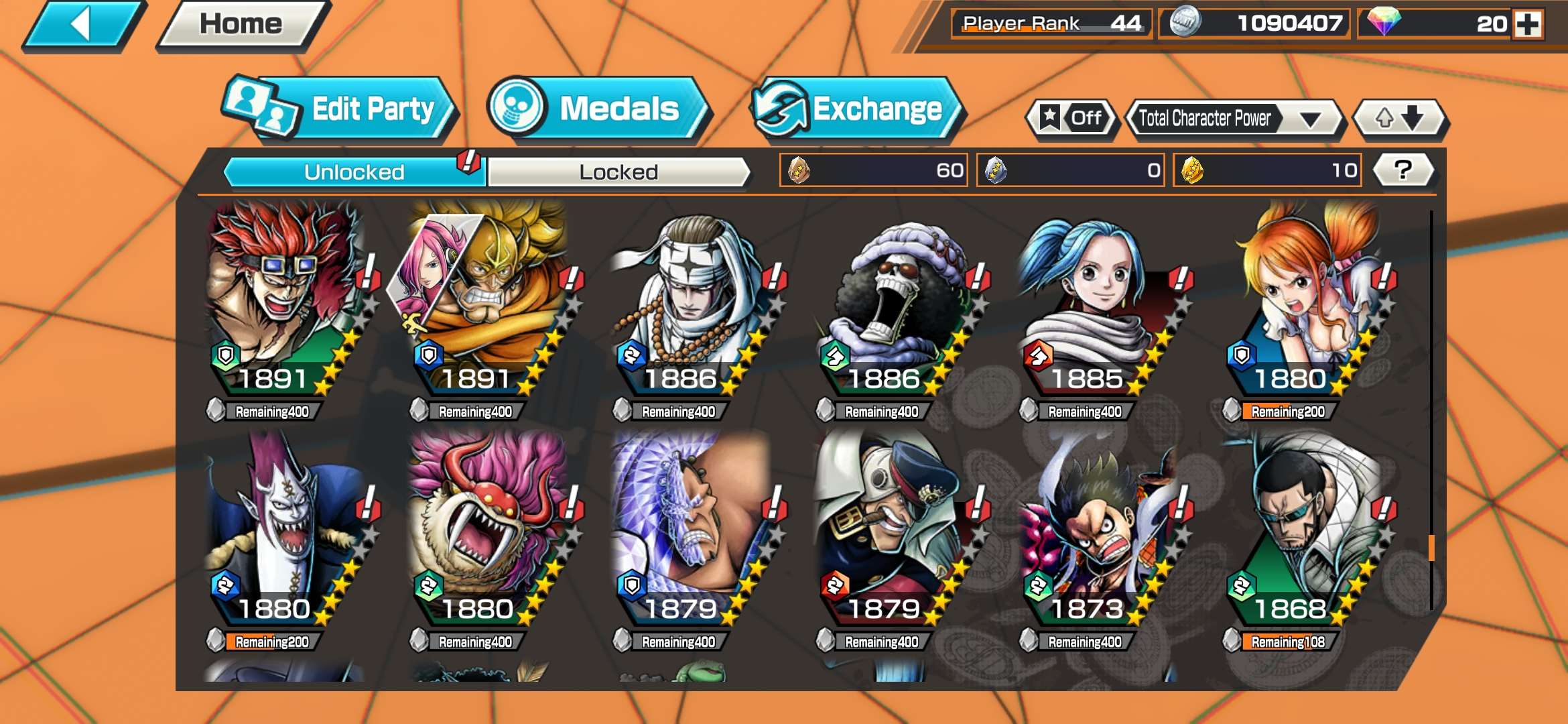
Task: Toggle the star favorite filter from Off
Action: tap(1072, 118)
